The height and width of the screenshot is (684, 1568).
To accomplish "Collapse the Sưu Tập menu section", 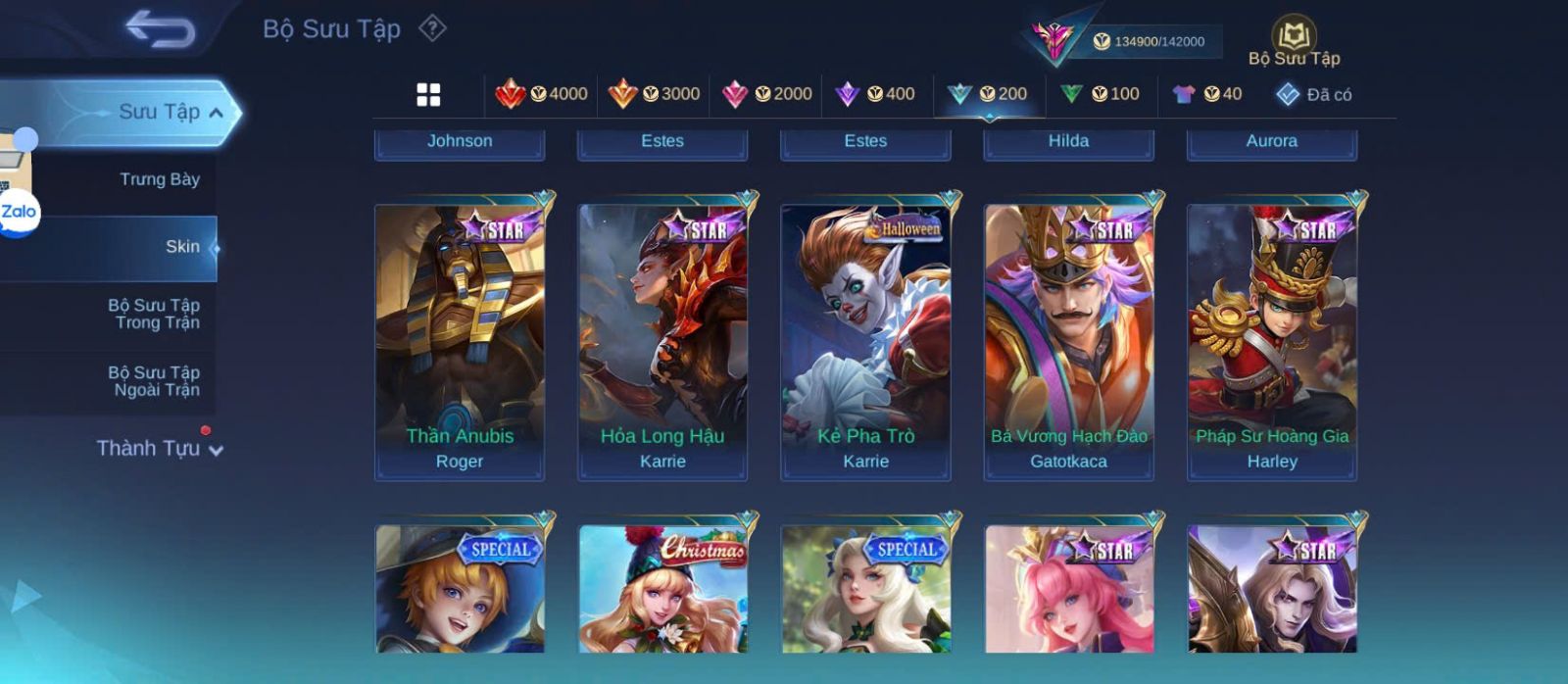I will pos(217,113).
